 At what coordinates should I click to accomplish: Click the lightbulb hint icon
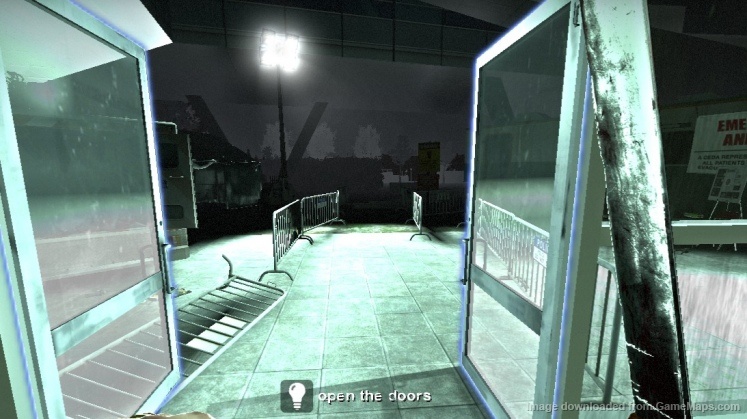coord(296,396)
